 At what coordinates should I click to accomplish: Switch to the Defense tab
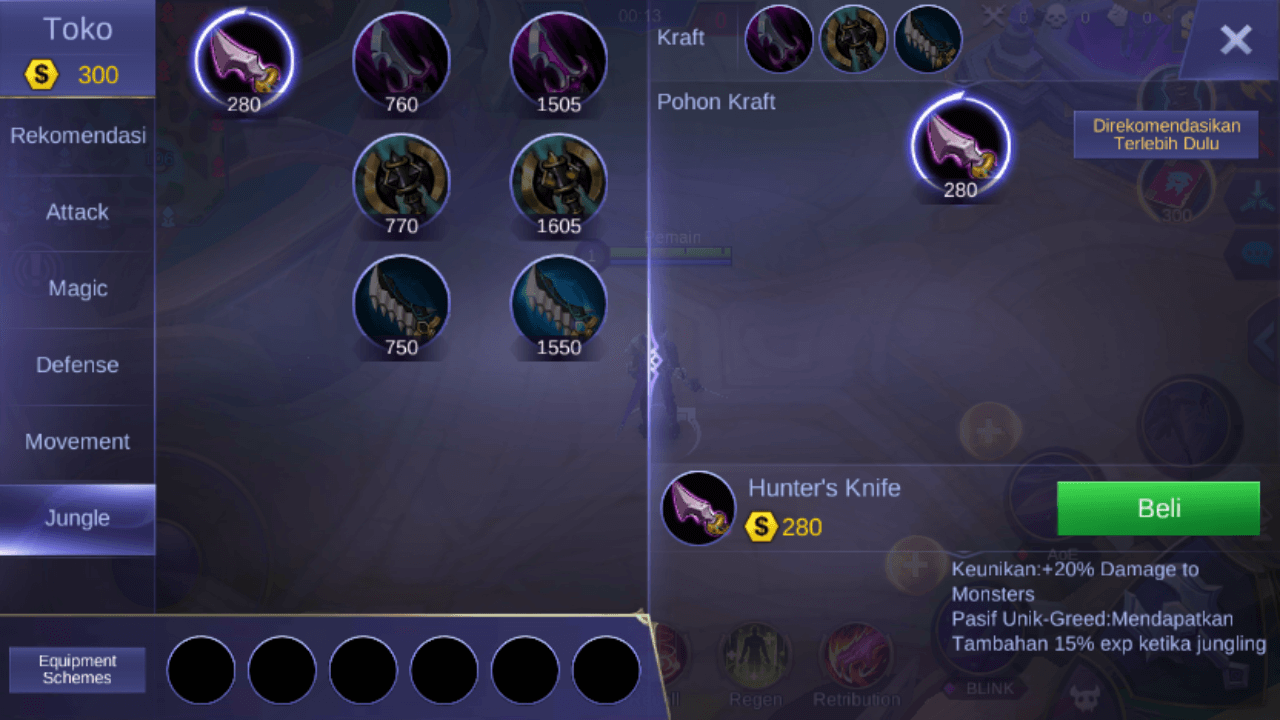pyautogui.click(x=77, y=365)
